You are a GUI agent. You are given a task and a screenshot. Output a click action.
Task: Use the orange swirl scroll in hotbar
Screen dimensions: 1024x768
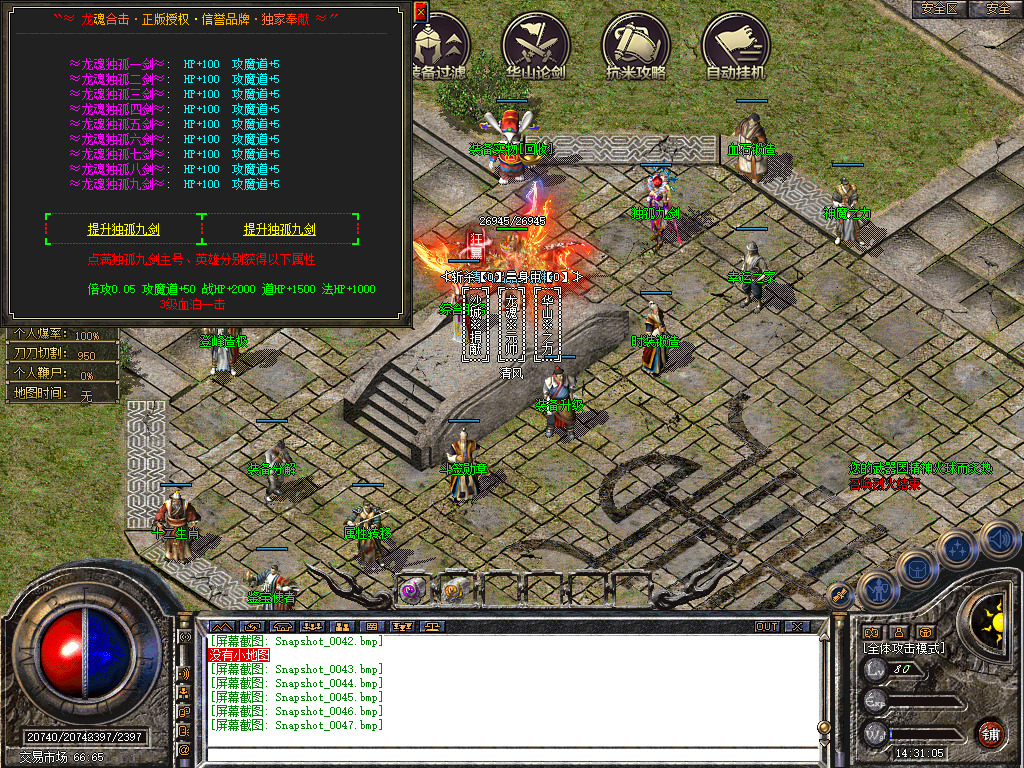point(454,590)
